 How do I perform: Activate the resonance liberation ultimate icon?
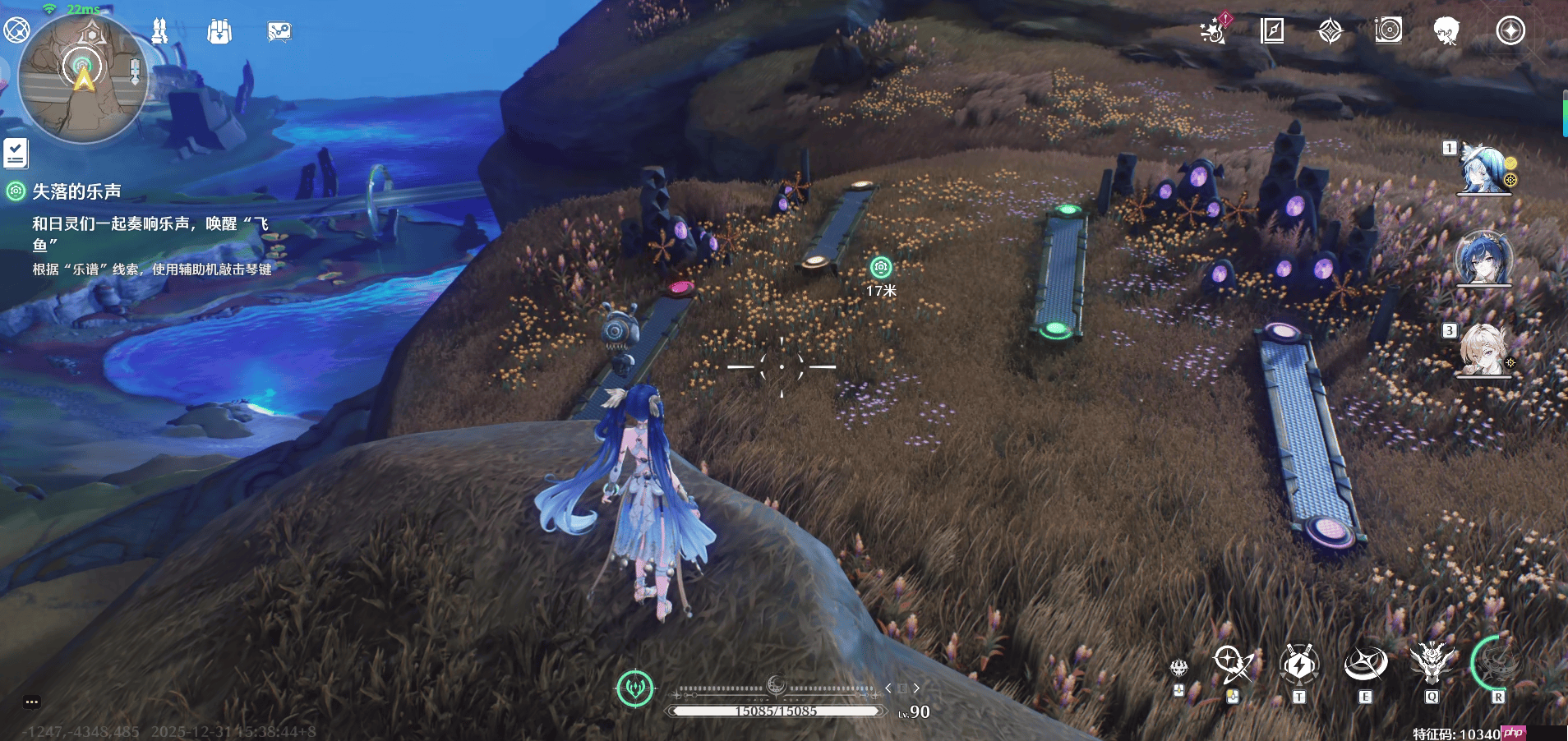1497,662
